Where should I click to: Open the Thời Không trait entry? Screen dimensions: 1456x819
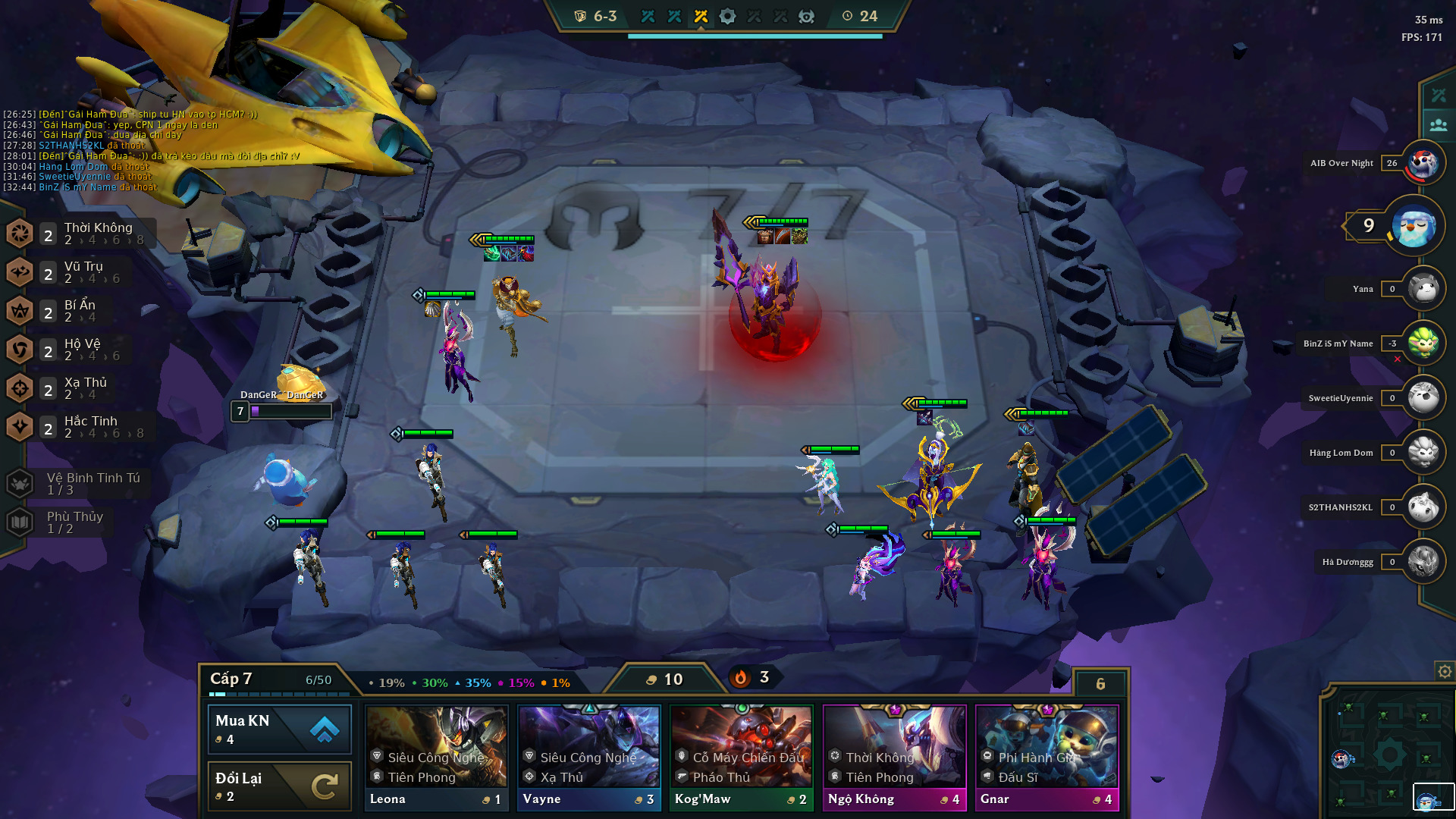[x=82, y=233]
